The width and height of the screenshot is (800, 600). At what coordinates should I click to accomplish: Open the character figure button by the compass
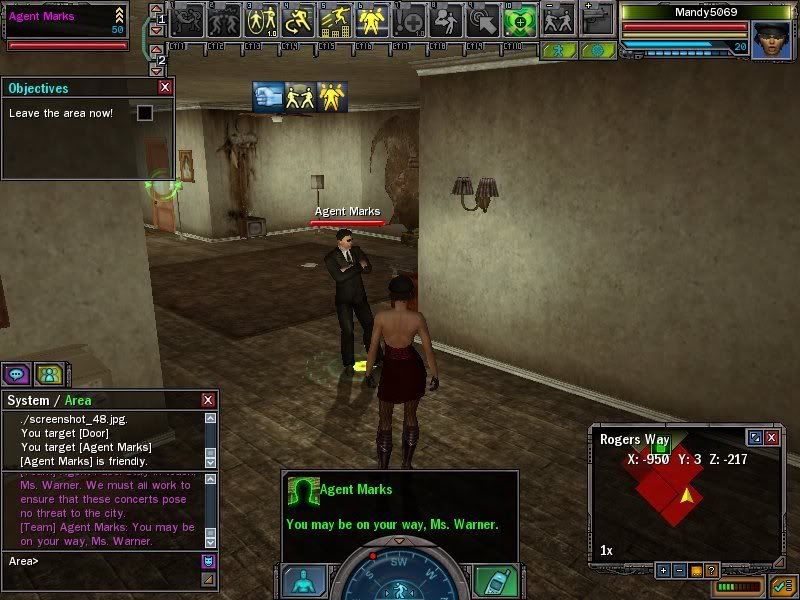click(303, 581)
